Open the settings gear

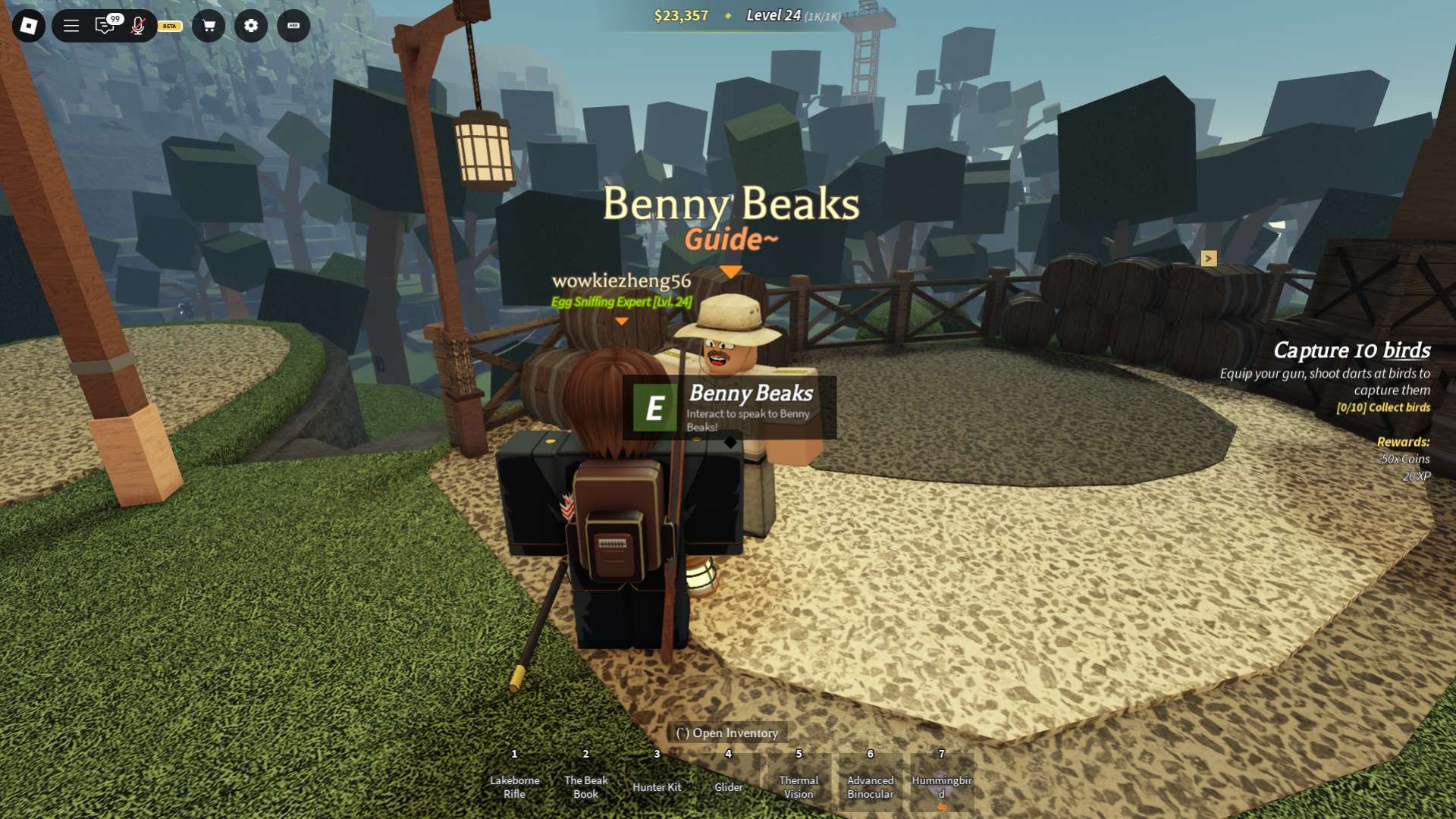(251, 27)
